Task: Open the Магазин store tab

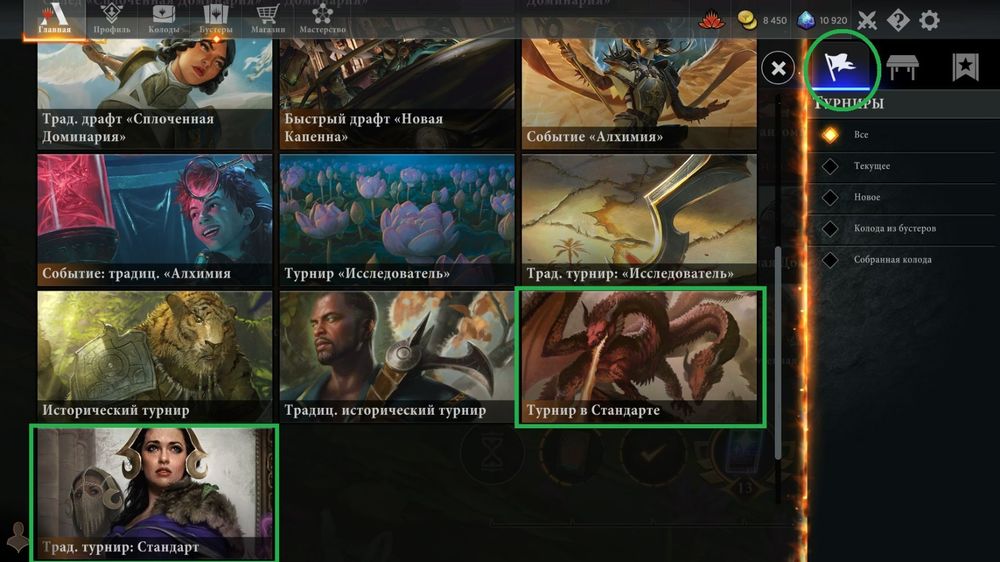Action: pyautogui.click(x=267, y=19)
